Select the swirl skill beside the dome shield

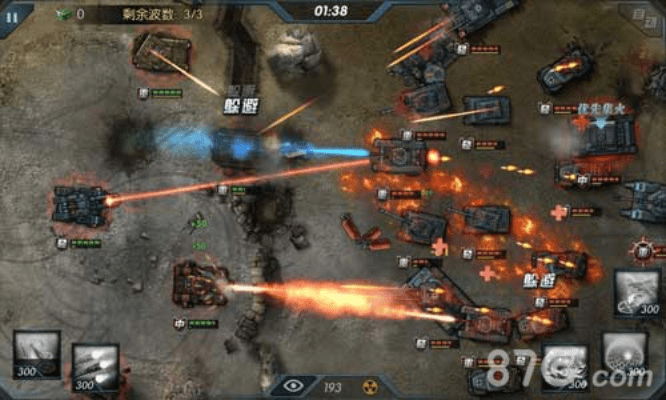click(x=565, y=366)
